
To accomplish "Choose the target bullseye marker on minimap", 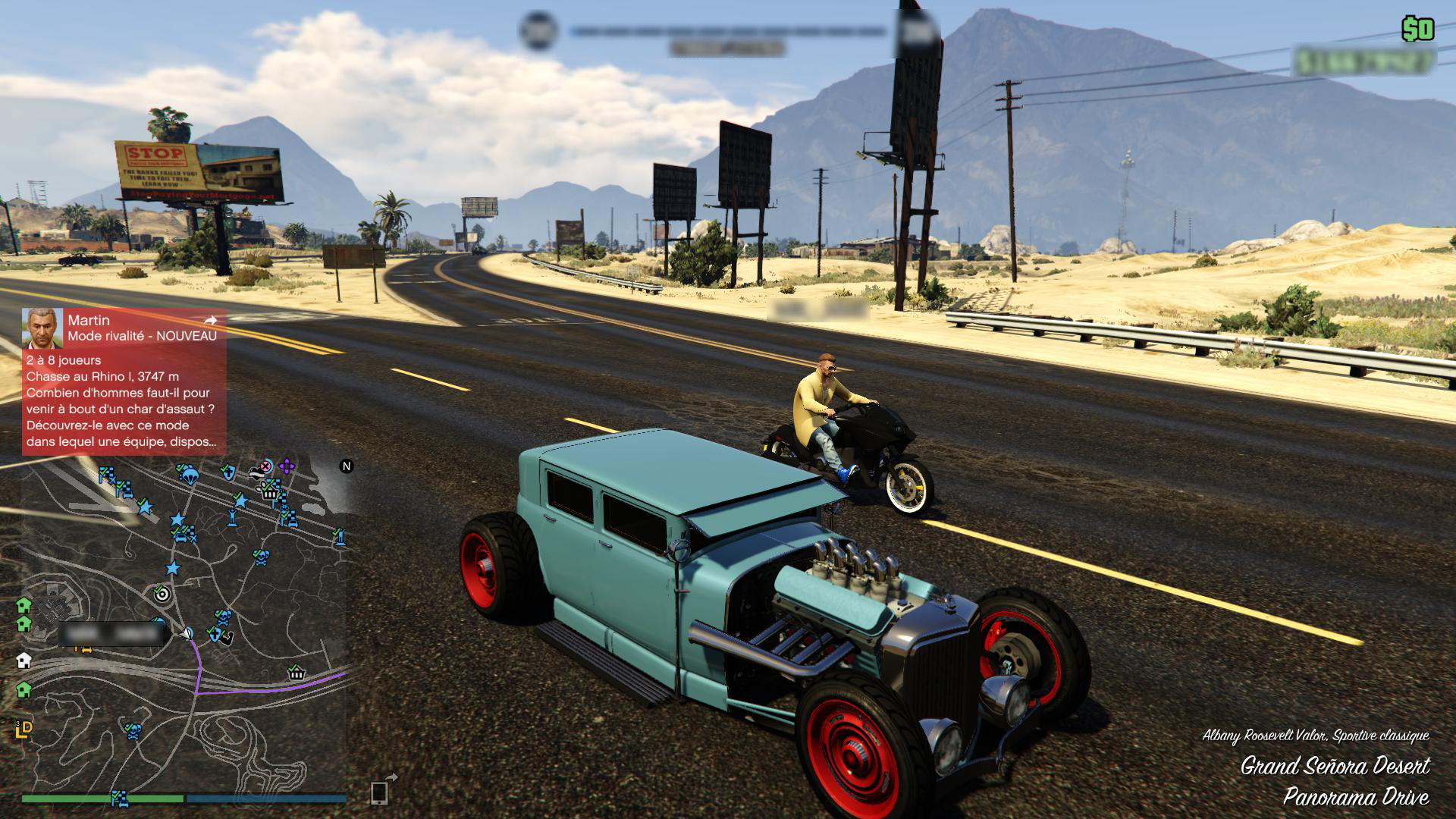I will (161, 594).
